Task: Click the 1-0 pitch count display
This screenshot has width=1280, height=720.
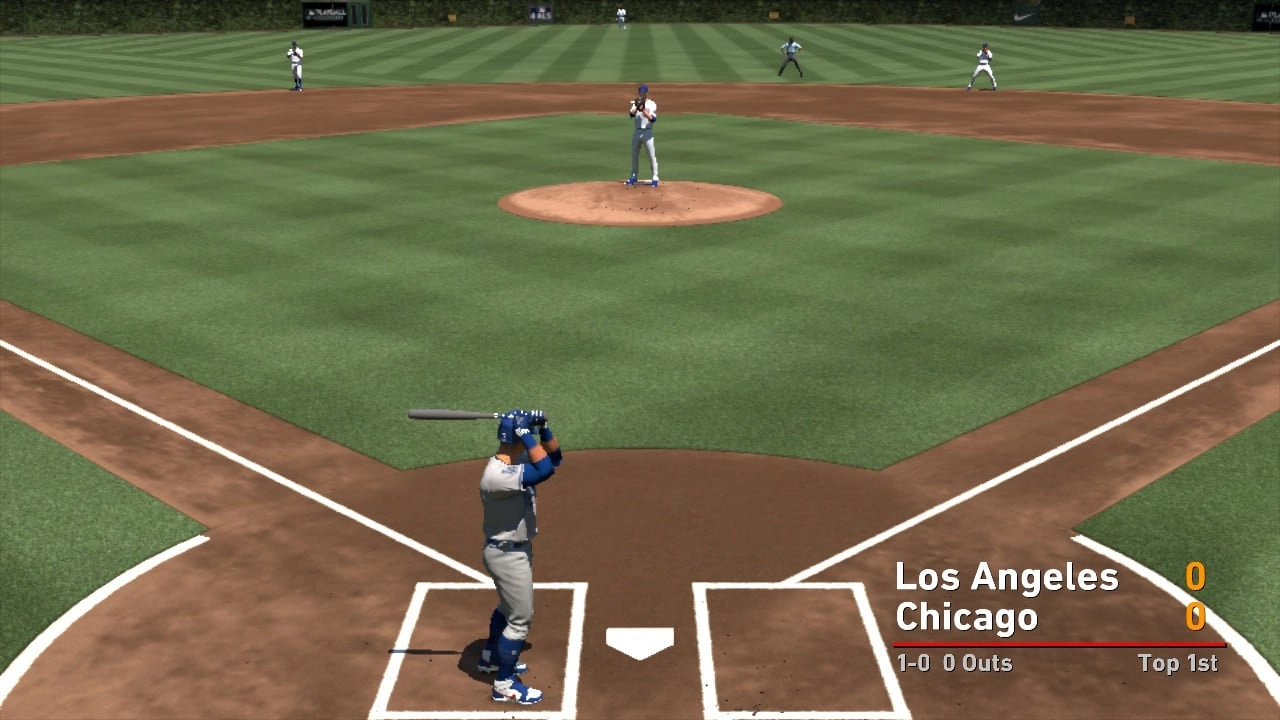Action: 916,663
